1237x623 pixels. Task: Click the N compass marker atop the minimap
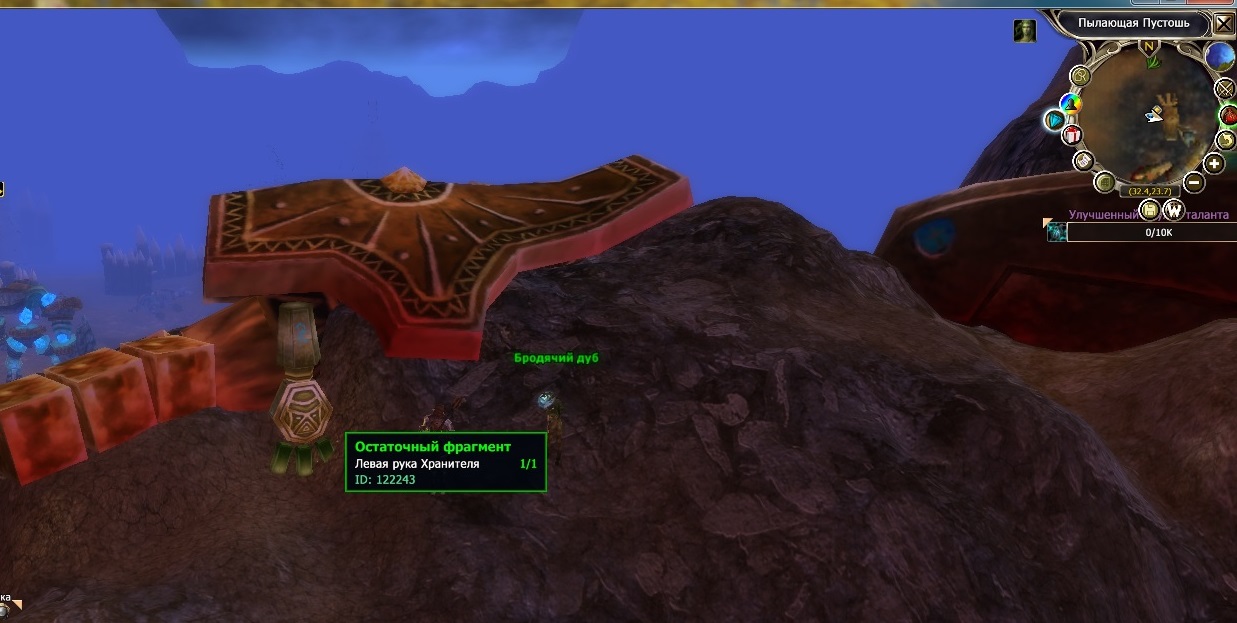(1148, 47)
